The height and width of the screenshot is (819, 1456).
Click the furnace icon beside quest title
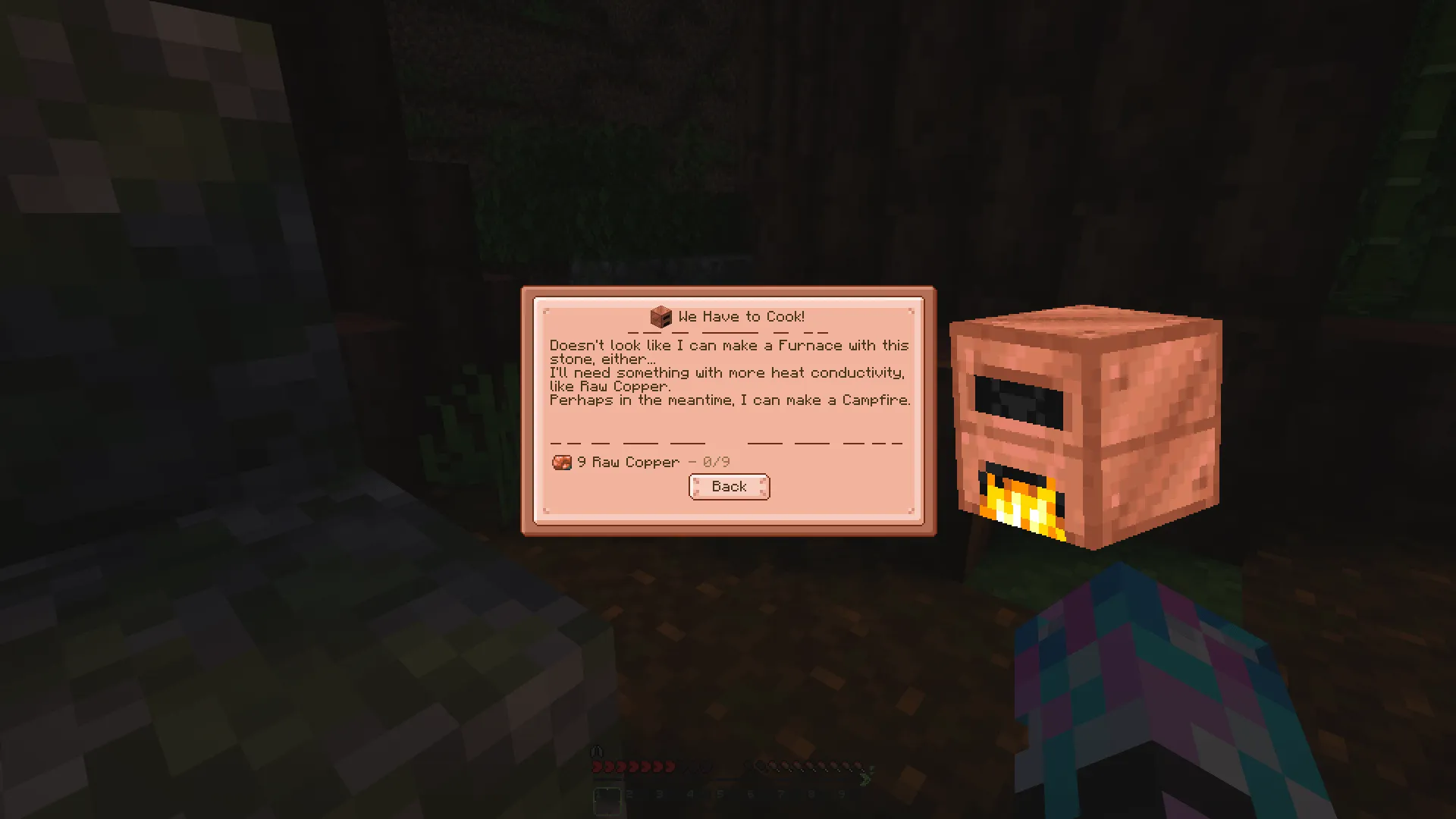click(x=661, y=316)
